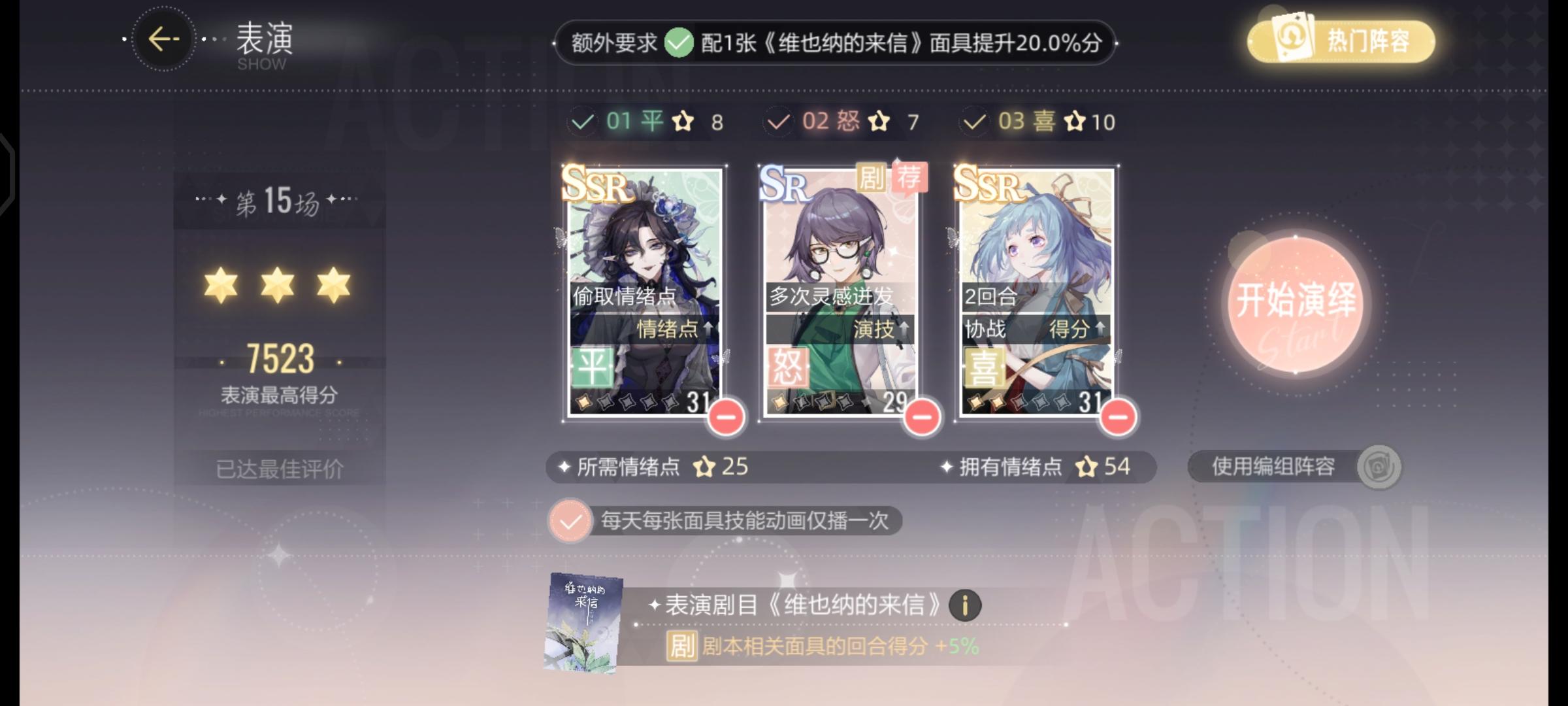The width and height of the screenshot is (1568, 706).
Task: Toggle the checkmark before 01 平
Action: pos(583,121)
